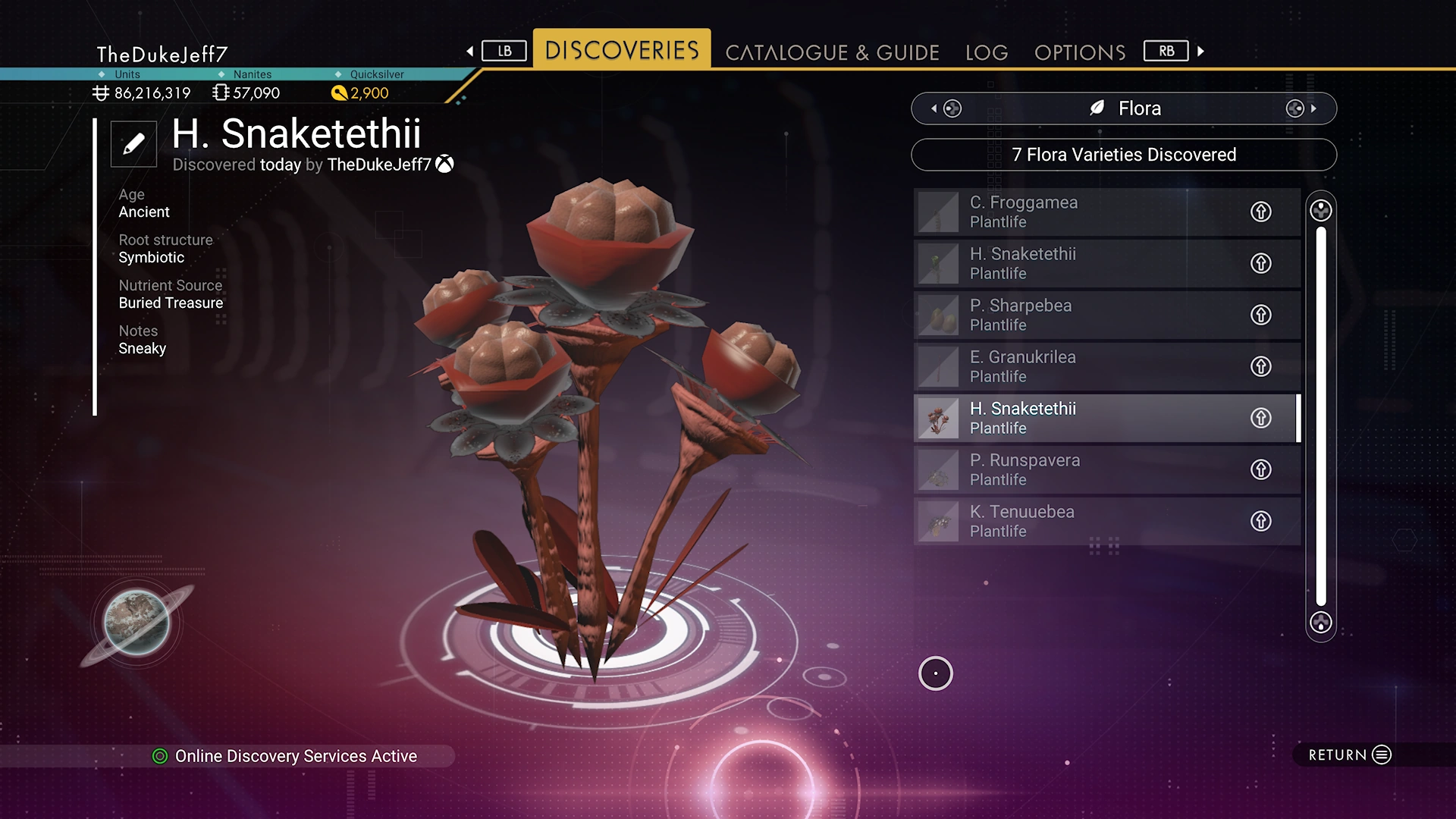Upload the K. Tenuuebea discovery
This screenshot has height=819, width=1456.
[x=1260, y=521]
